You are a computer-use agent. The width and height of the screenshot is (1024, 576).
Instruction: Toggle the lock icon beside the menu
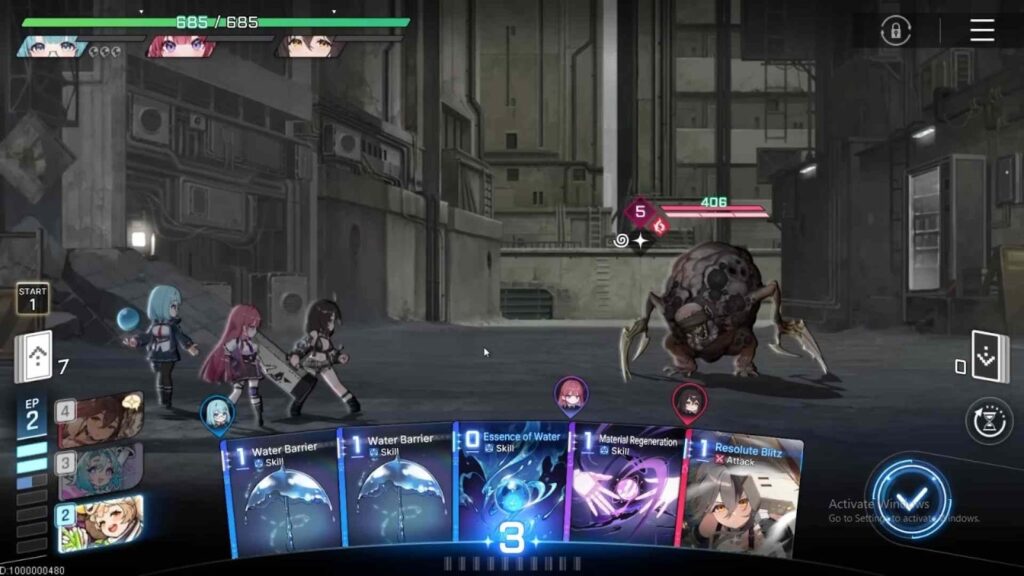tap(895, 31)
